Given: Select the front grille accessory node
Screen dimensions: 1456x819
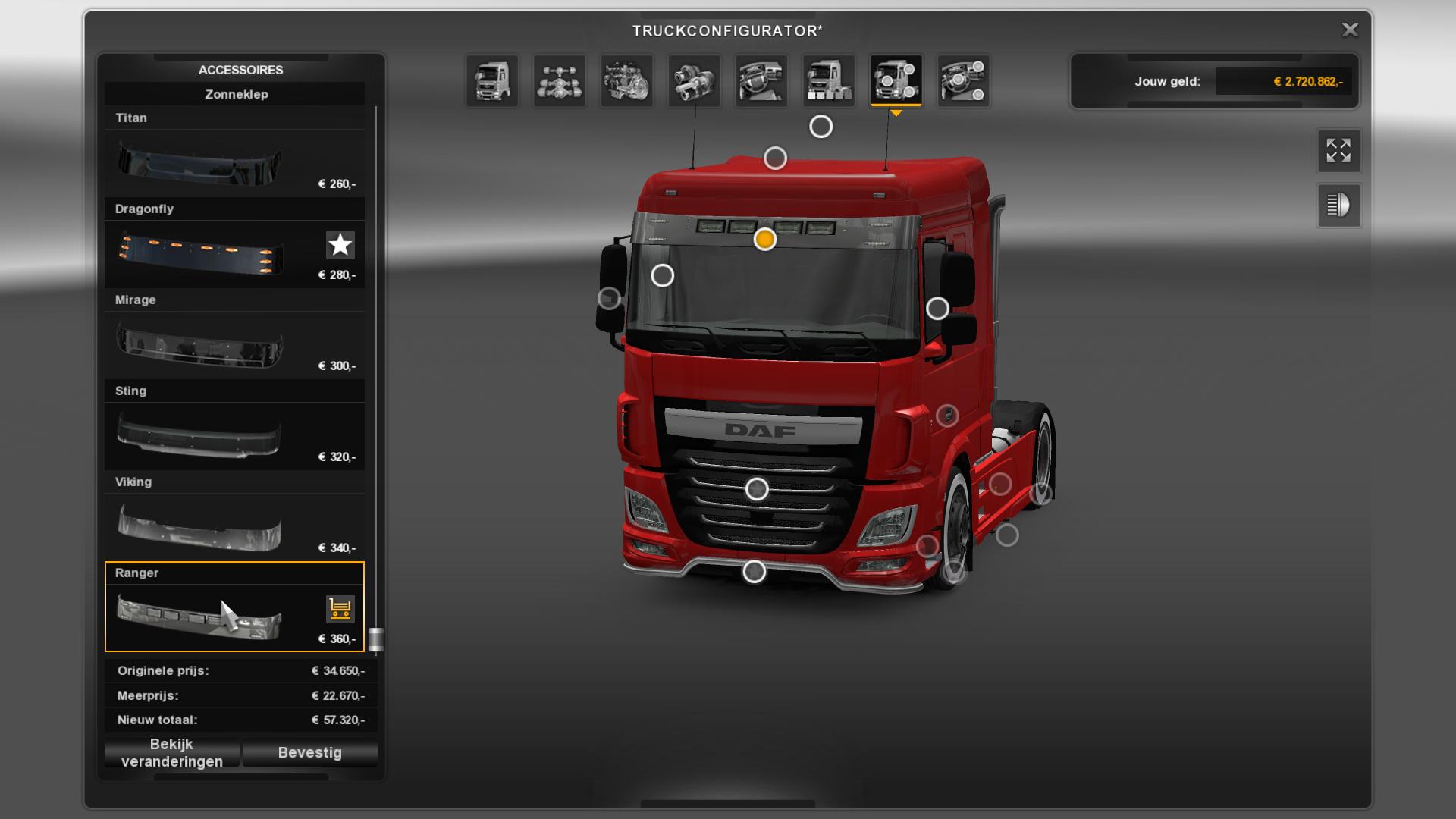Looking at the screenshot, I should [757, 489].
